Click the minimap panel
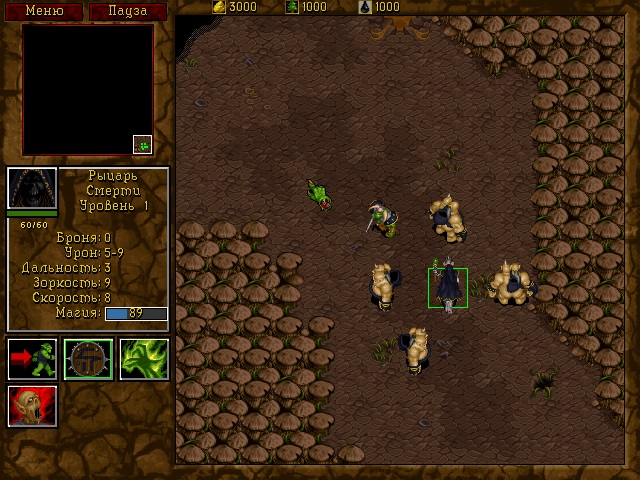Viewport: 640px width, 480px height. (88, 90)
